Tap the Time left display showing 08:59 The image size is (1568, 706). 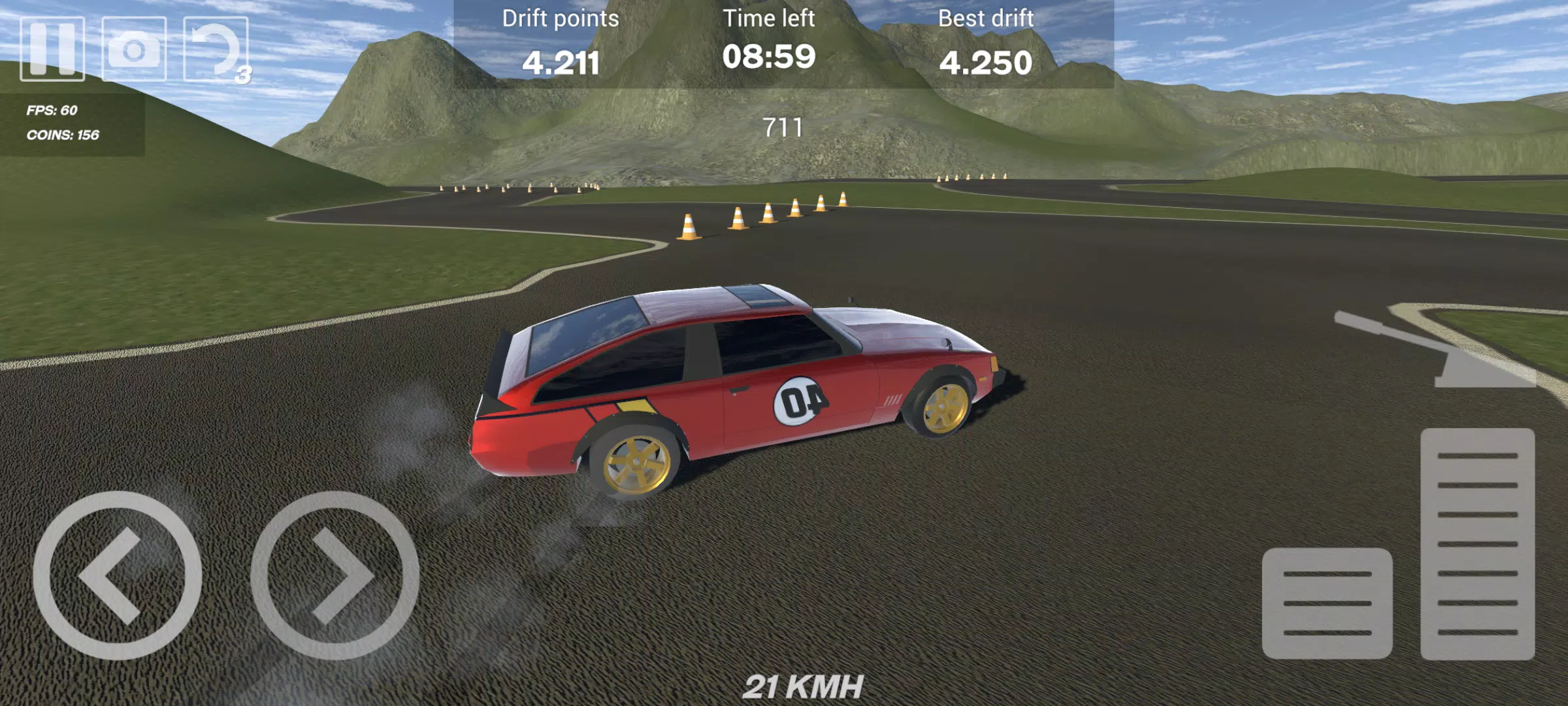pyautogui.click(x=770, y=58)
